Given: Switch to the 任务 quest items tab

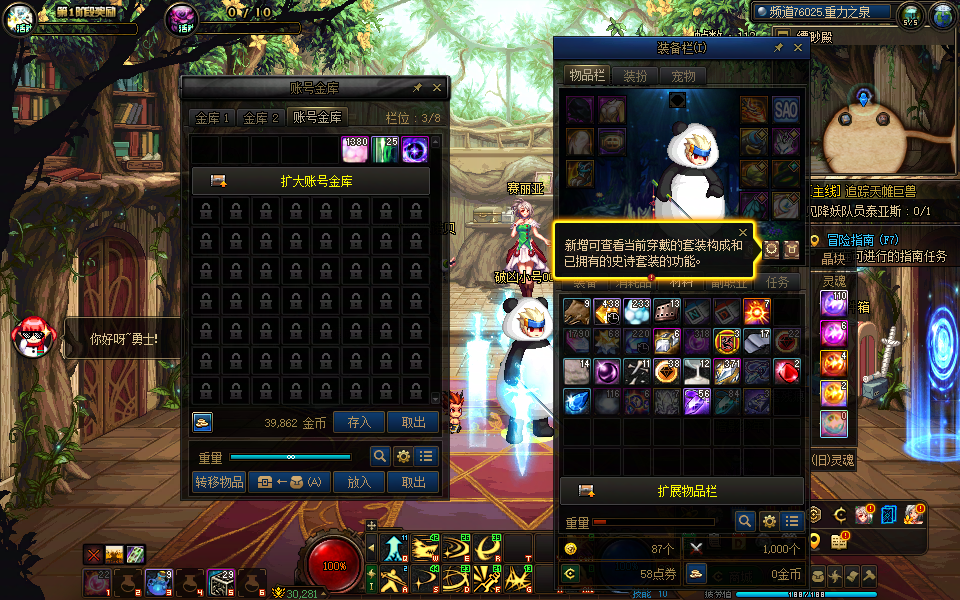Looking at the screenshot, I should click(777, 283).
